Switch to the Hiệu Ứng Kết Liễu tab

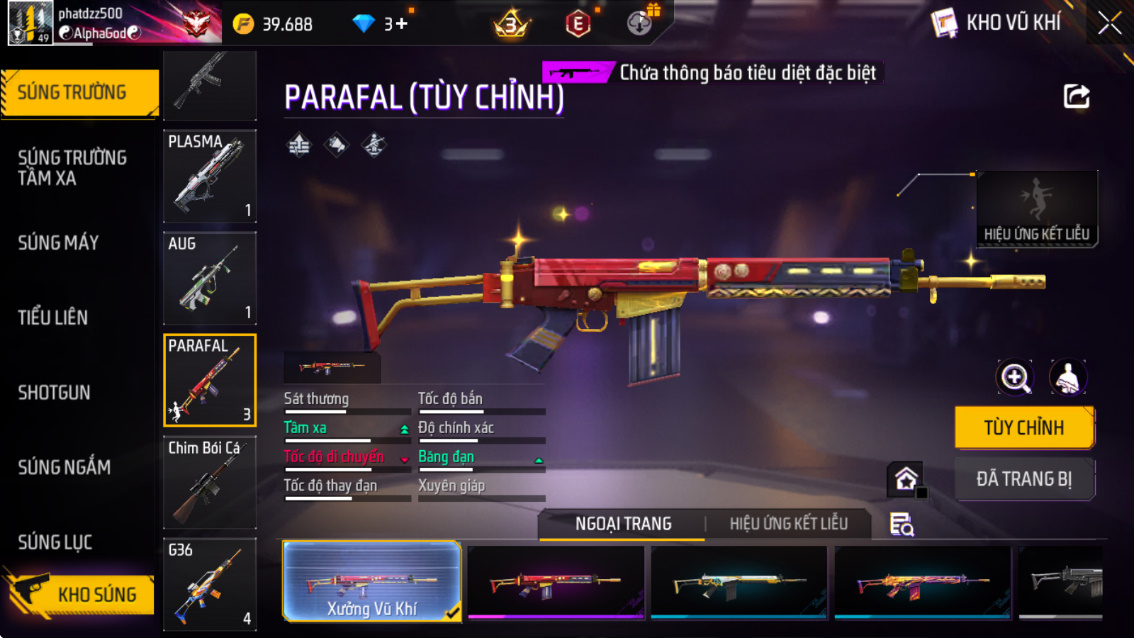tap(788, 524)
